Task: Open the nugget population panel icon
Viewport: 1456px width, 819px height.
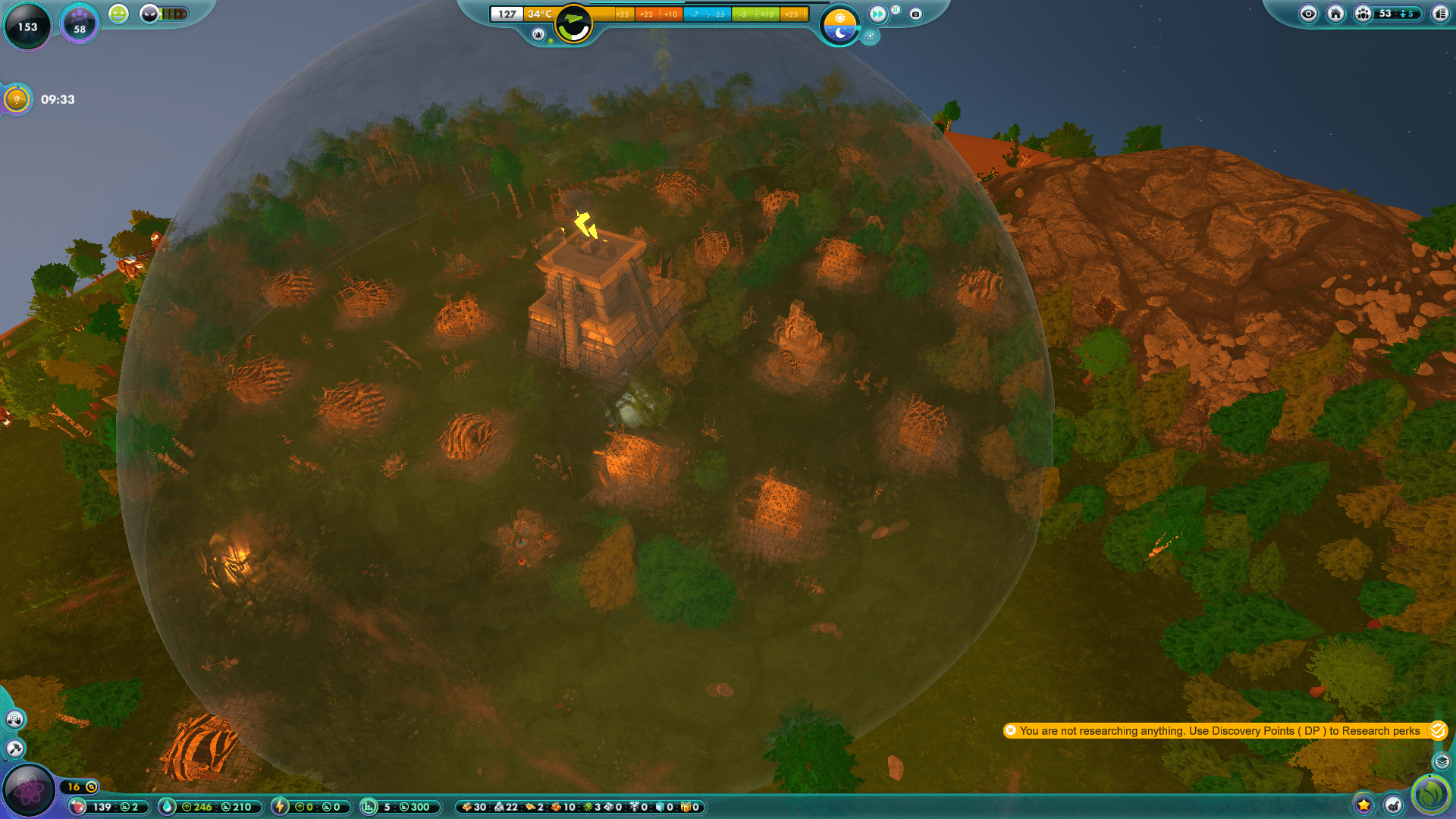Action: (x=1361, y=13)
